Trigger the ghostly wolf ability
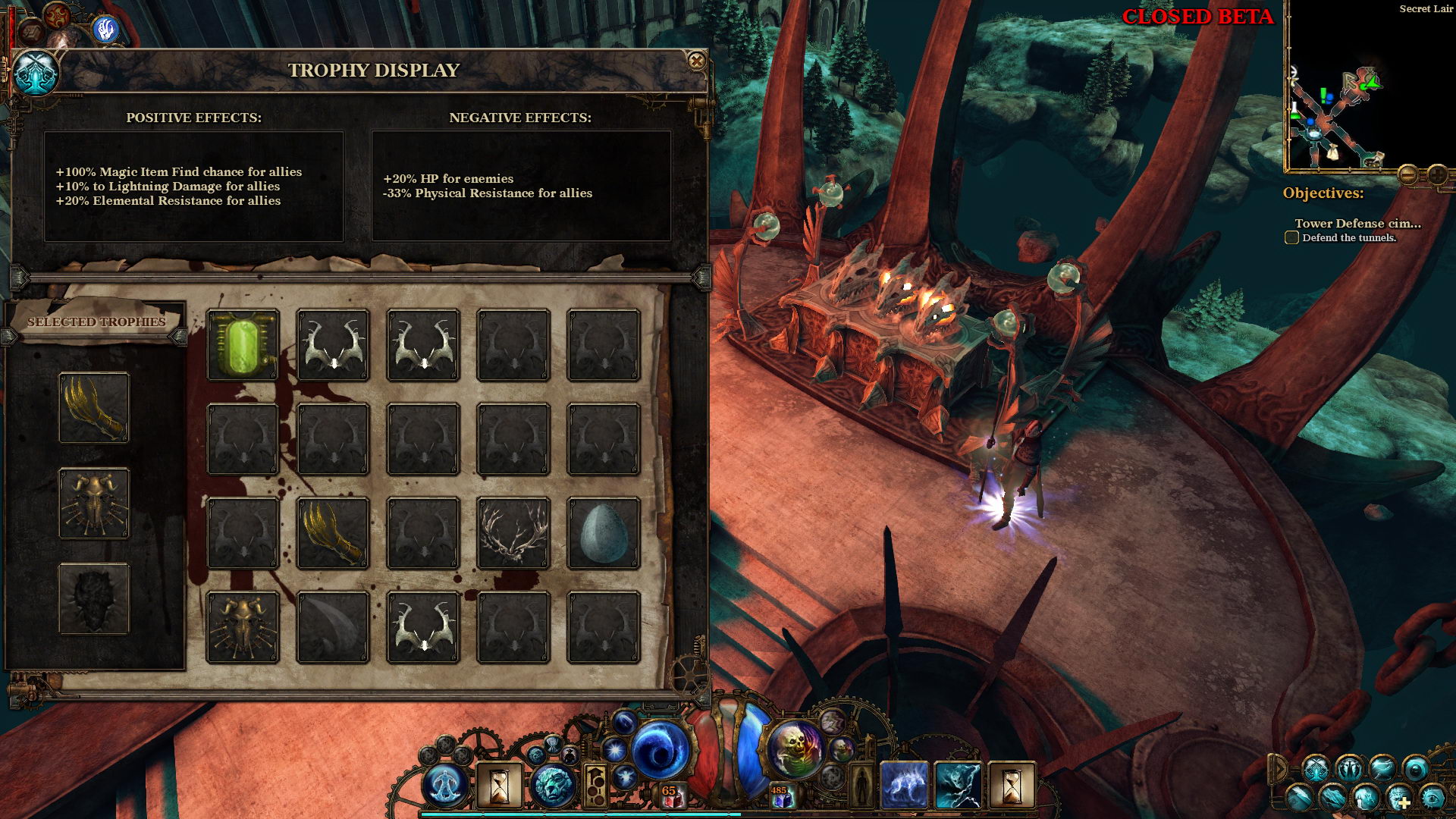 904,784
